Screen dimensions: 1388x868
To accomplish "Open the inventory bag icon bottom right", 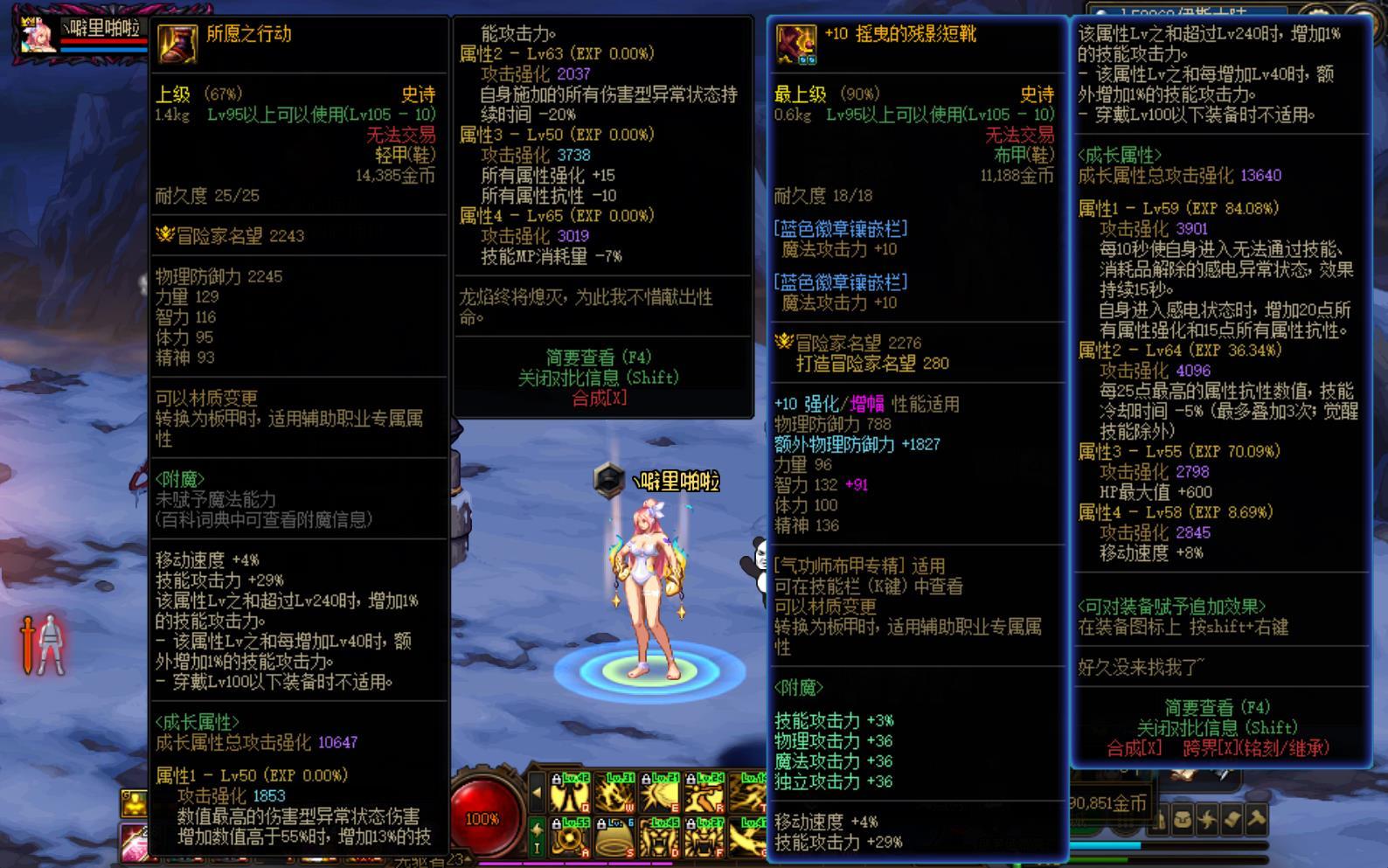I will (1183, 820).
